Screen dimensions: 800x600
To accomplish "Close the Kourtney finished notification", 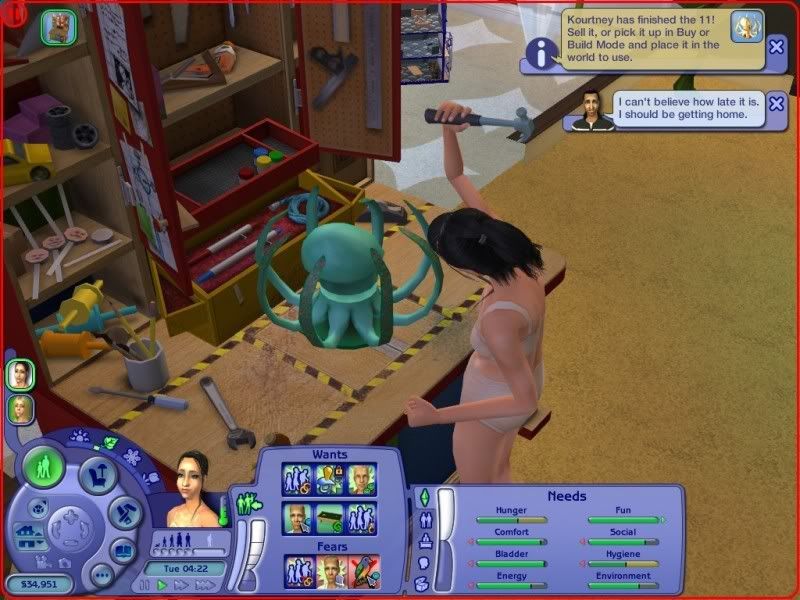I will point(776,47).
